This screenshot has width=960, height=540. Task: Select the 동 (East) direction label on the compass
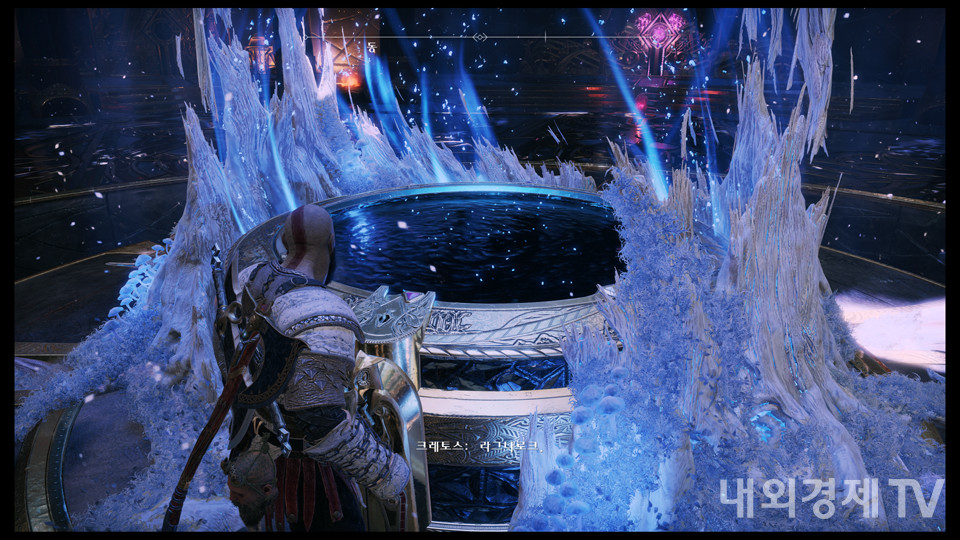tap(373, 47)
